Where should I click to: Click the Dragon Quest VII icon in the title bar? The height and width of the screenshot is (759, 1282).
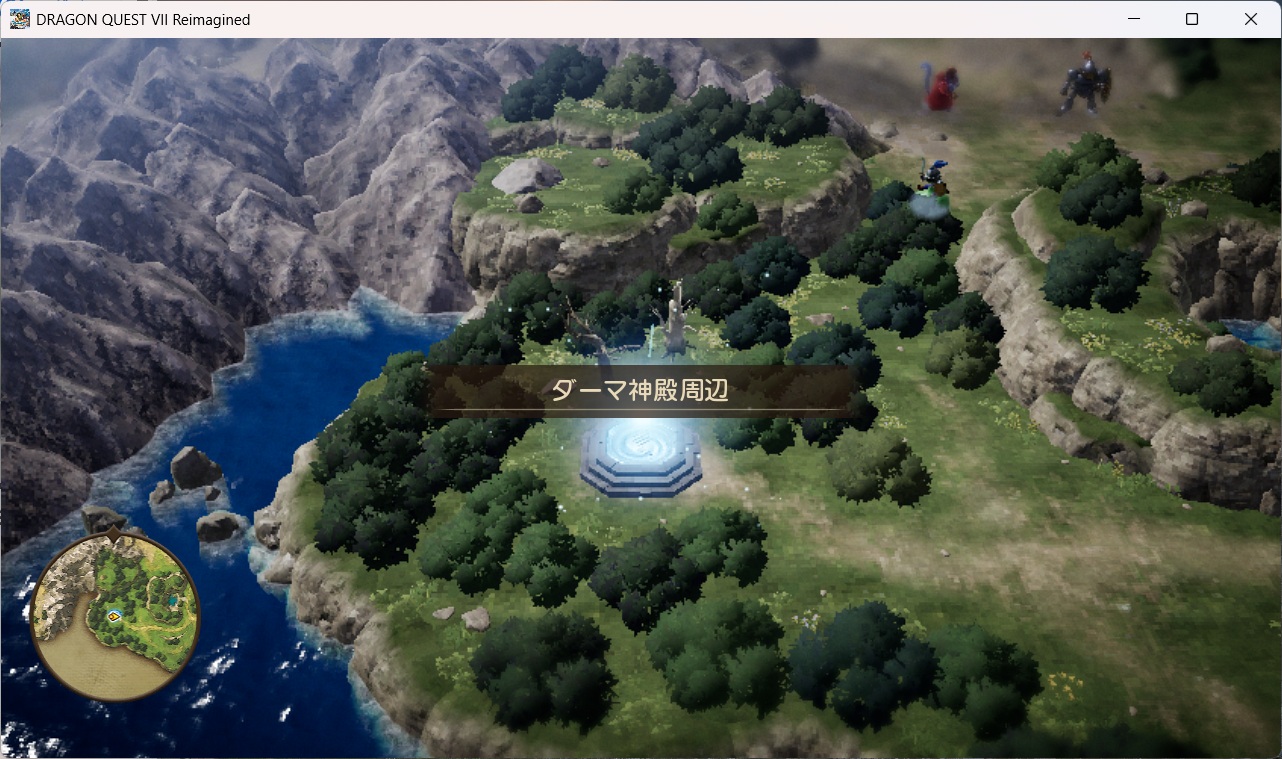[17, 19]
